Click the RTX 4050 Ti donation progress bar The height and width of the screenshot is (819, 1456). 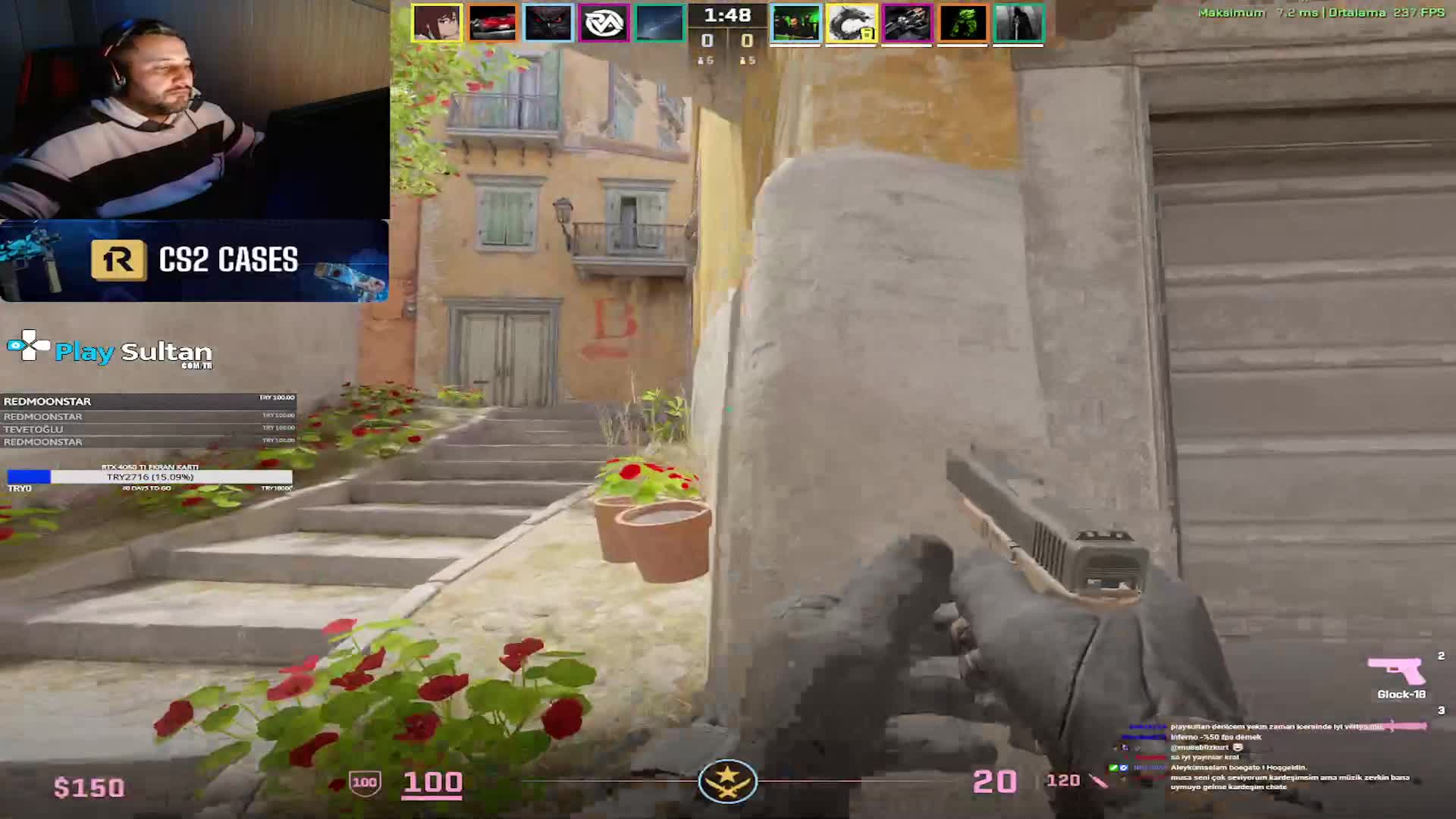[149, 478]
